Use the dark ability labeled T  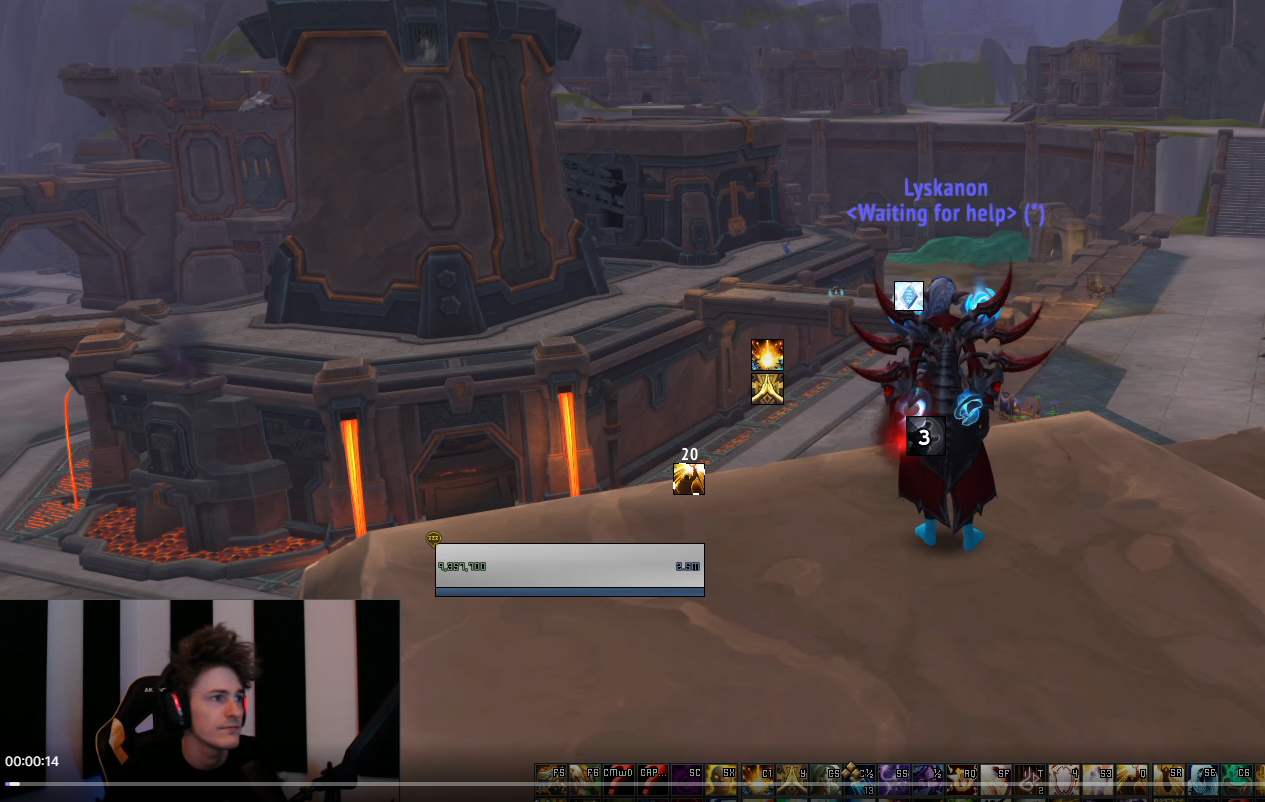point(1029,779)
